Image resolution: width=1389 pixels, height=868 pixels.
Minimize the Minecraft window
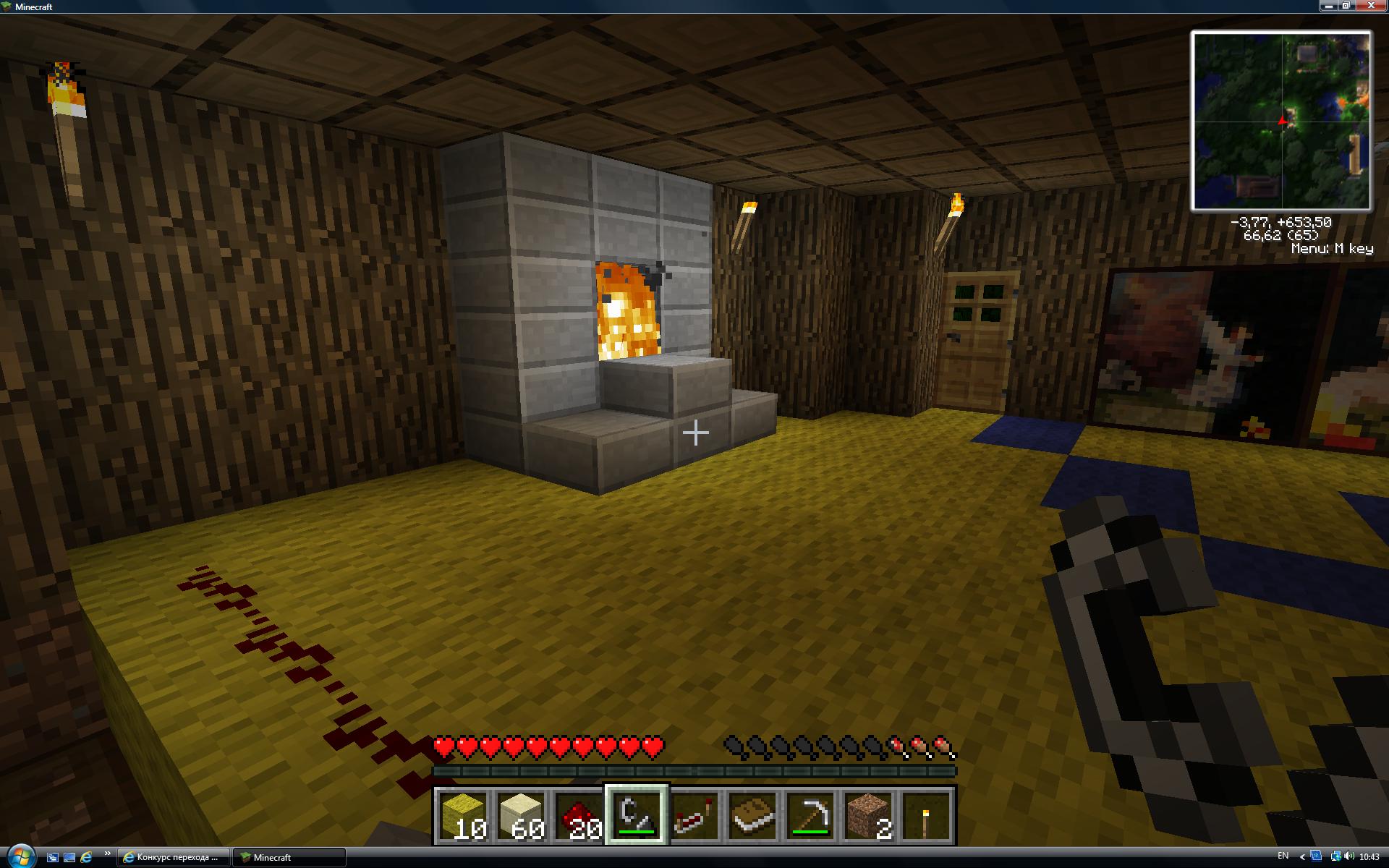coord(1329,6)
